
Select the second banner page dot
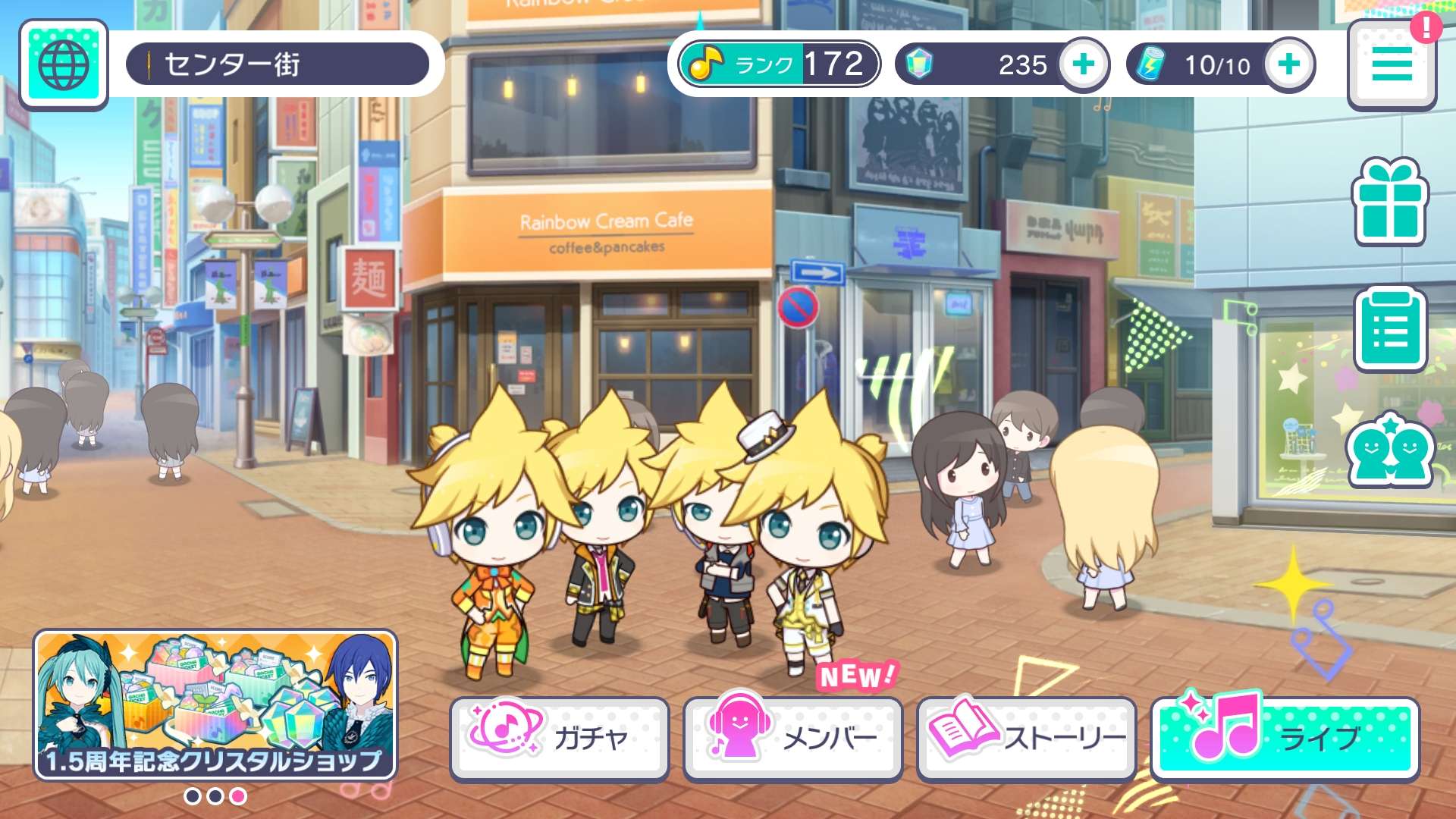pyautogui.click(x=215, y=796)
